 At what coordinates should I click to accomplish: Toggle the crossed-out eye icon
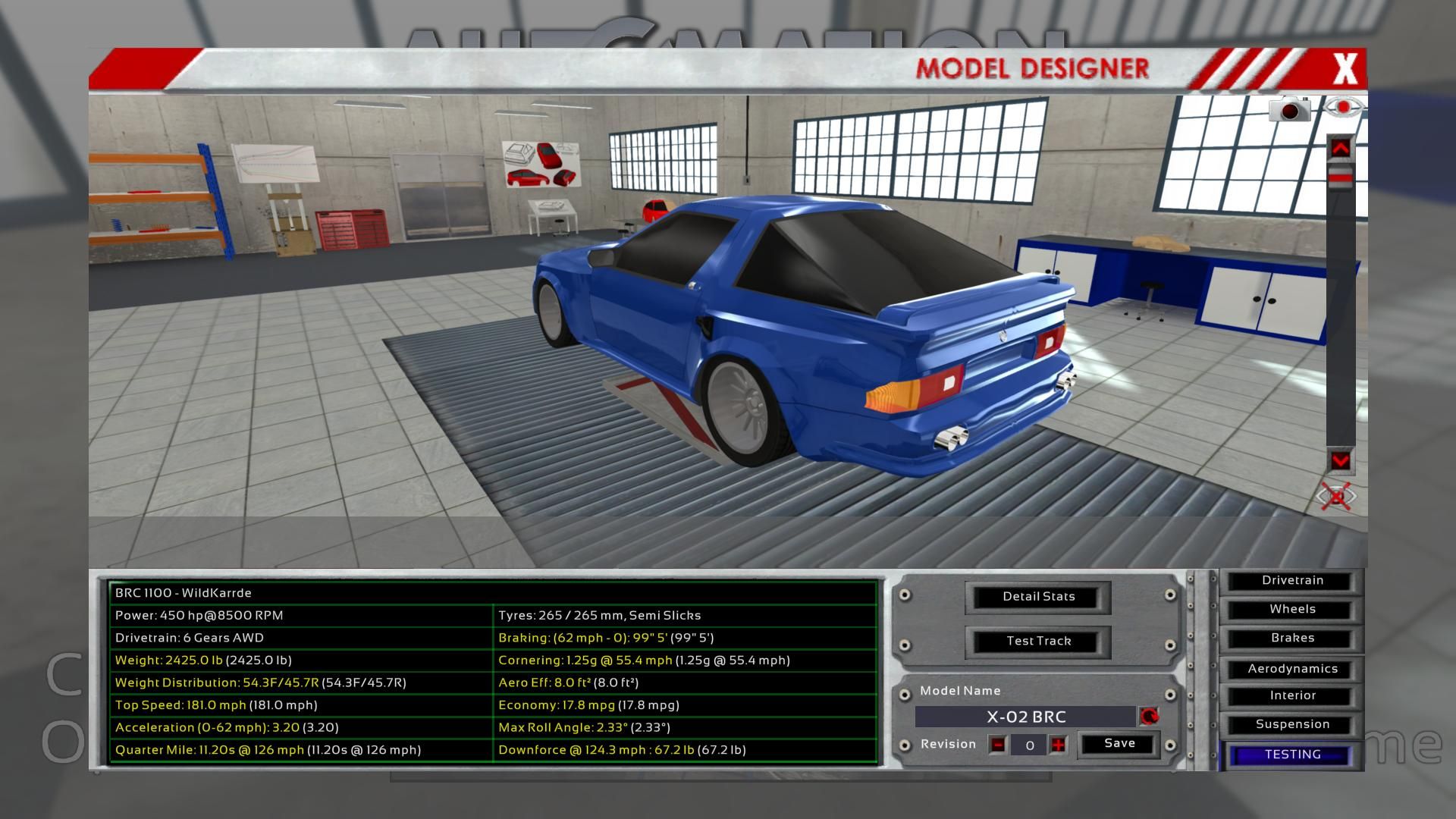click(1336, 497)
